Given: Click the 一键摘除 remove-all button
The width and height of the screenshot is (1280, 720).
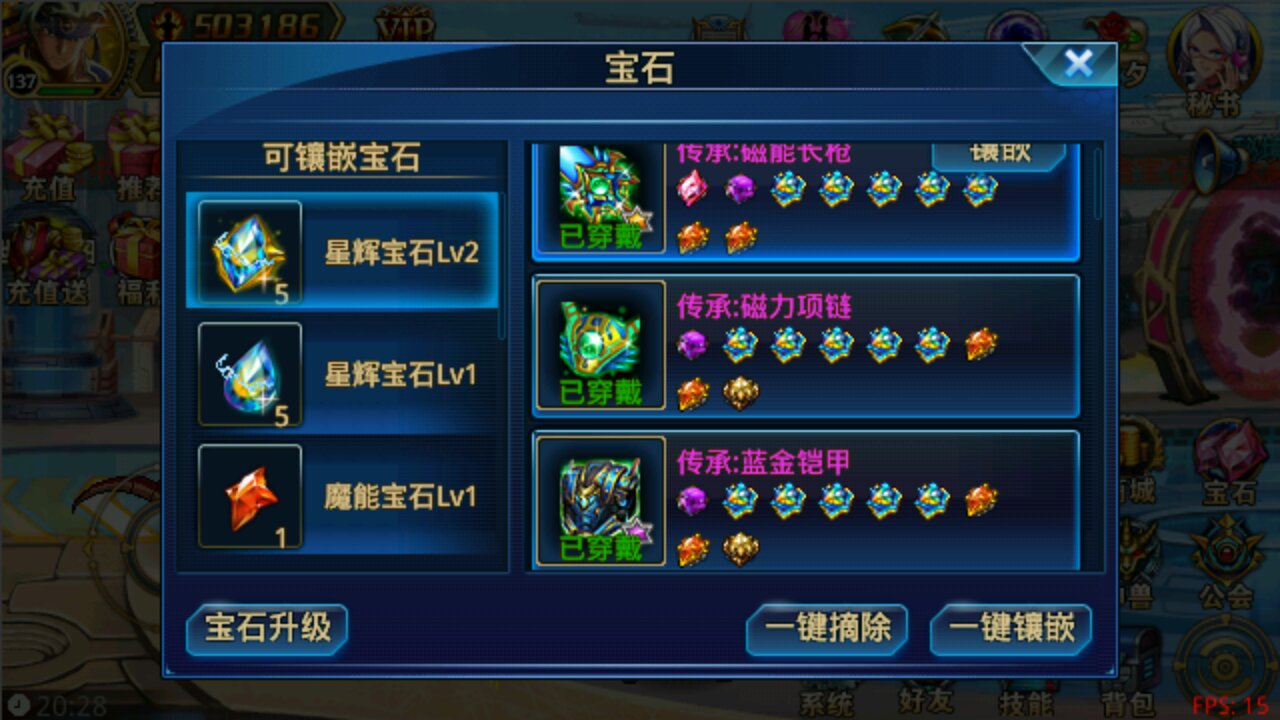Looking at the screenshot, I should pos(828,630).
